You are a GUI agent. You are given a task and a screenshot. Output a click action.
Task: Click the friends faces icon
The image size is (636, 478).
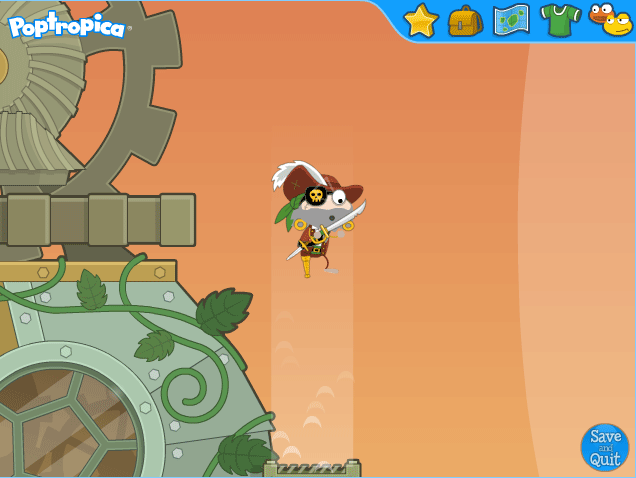point(611,18)
